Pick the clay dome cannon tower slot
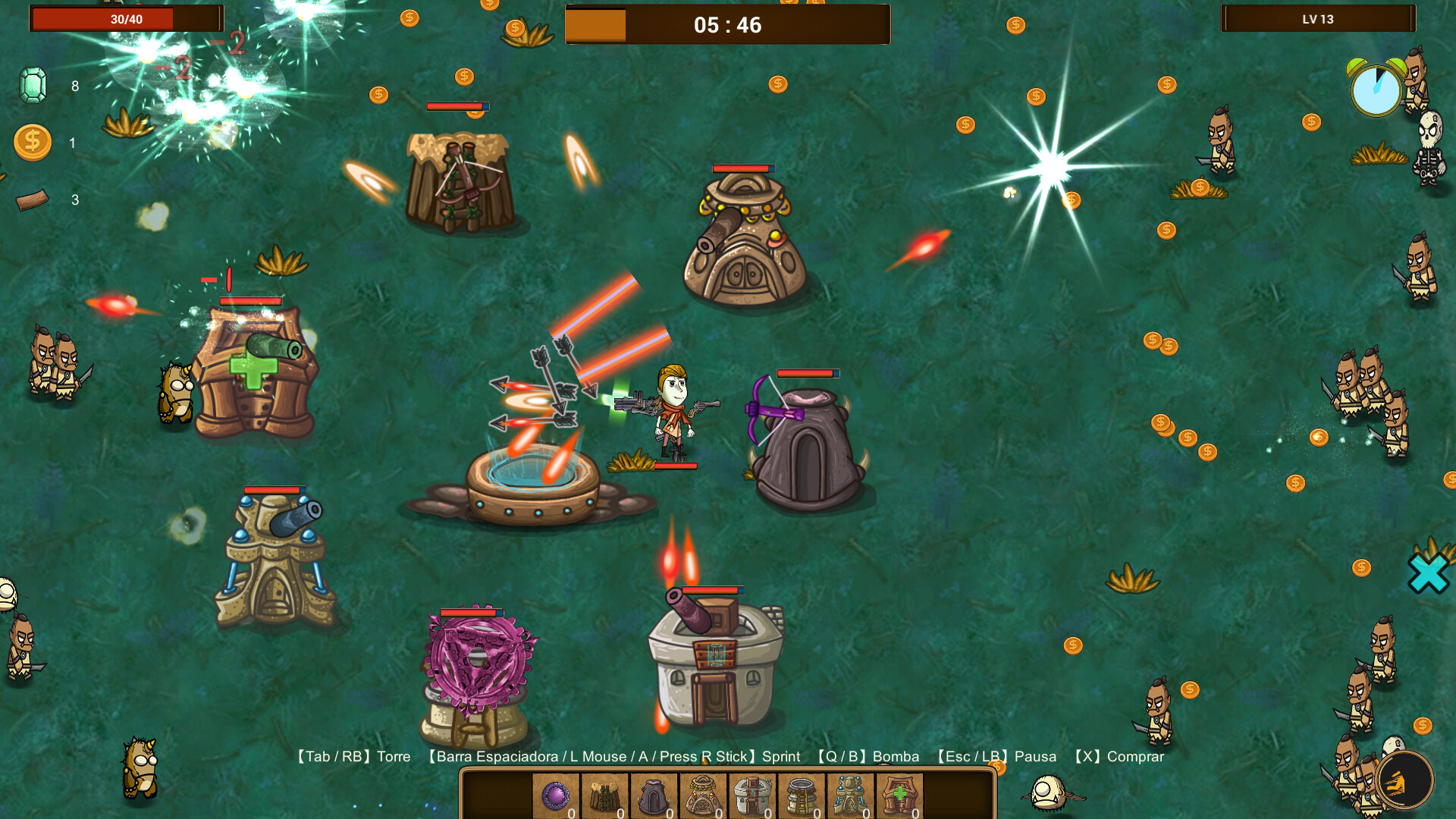This screenshot has height=819, width=1456. [x=703, y=796]
